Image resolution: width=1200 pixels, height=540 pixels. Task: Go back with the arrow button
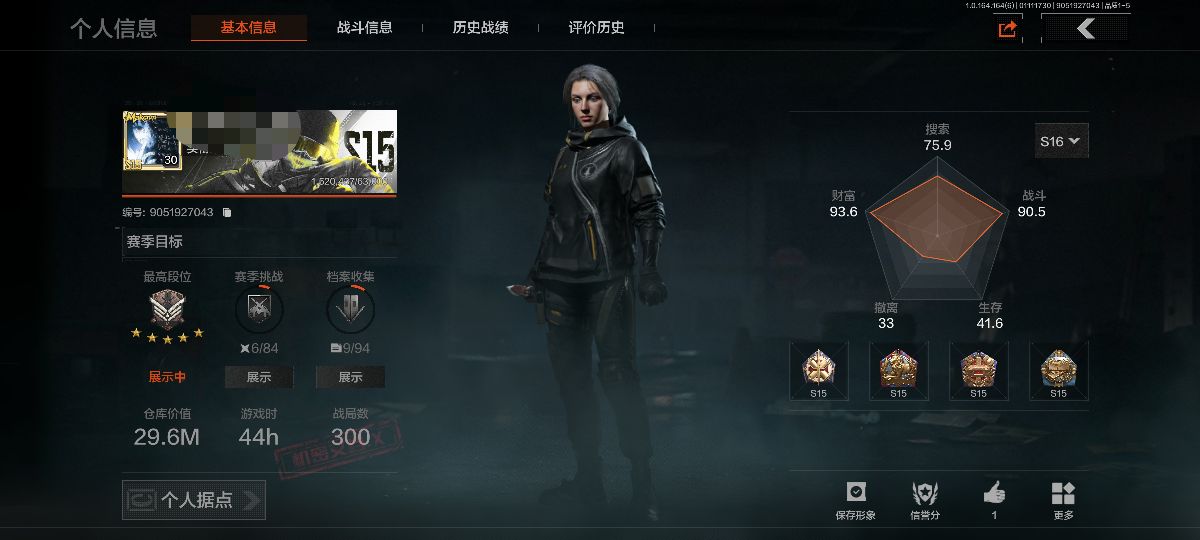tap(1086, 29)
